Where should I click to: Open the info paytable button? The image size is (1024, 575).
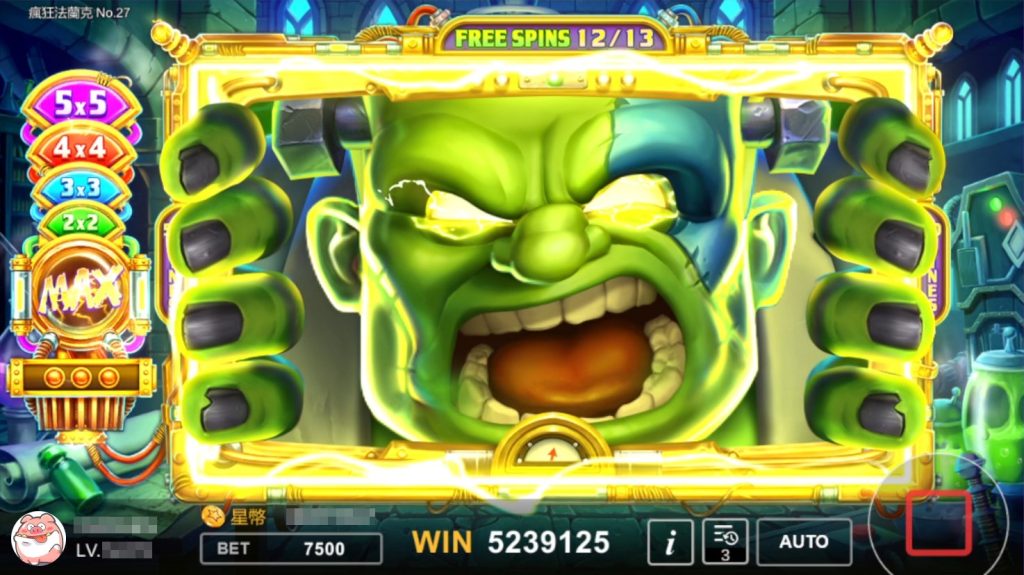pyautogui.click(x=670, y=542)
